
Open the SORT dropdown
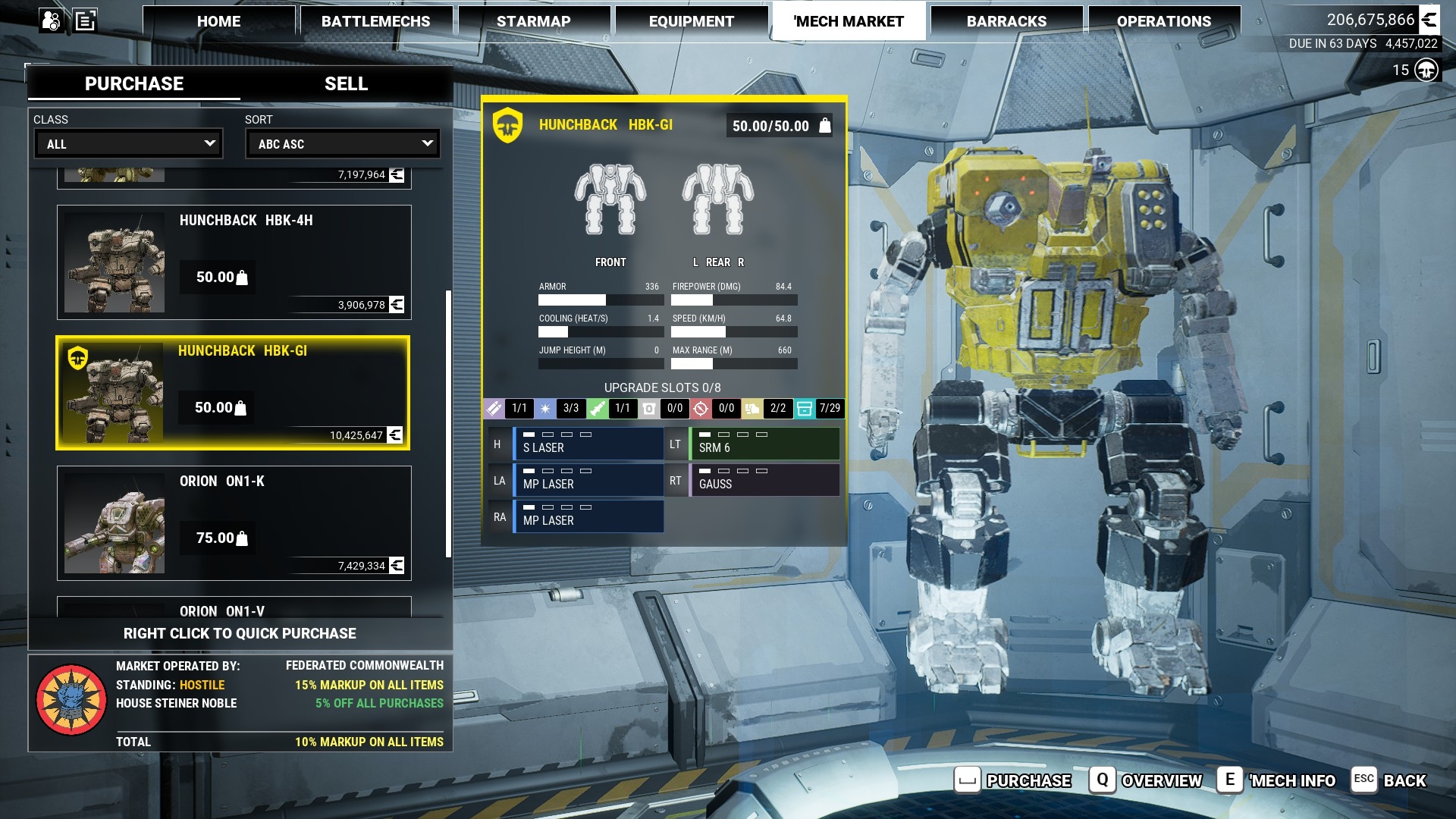(x=343, y=143)
